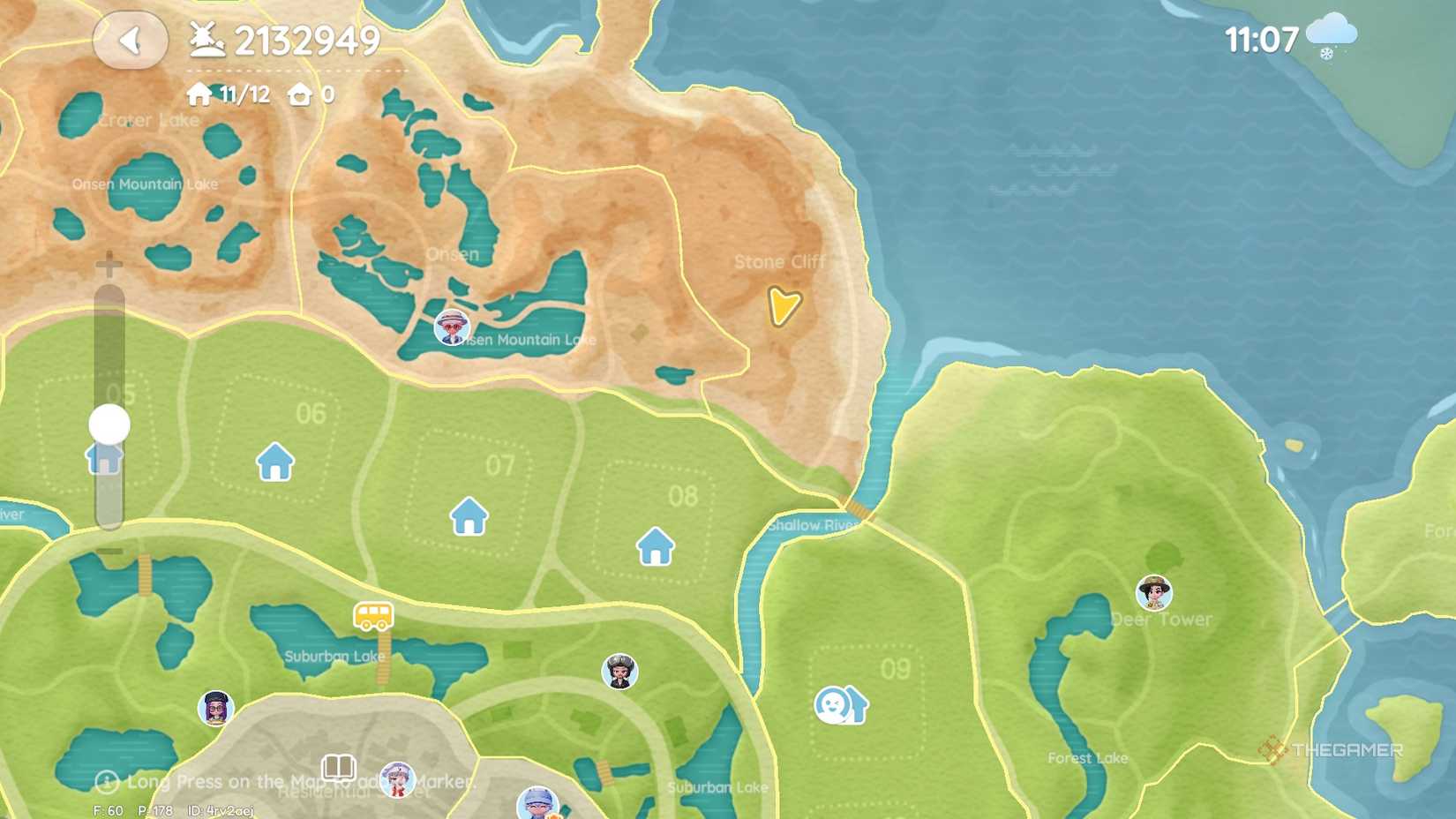
Task: Click the house icon on plot 06
Action: click(x=274, y=460)
